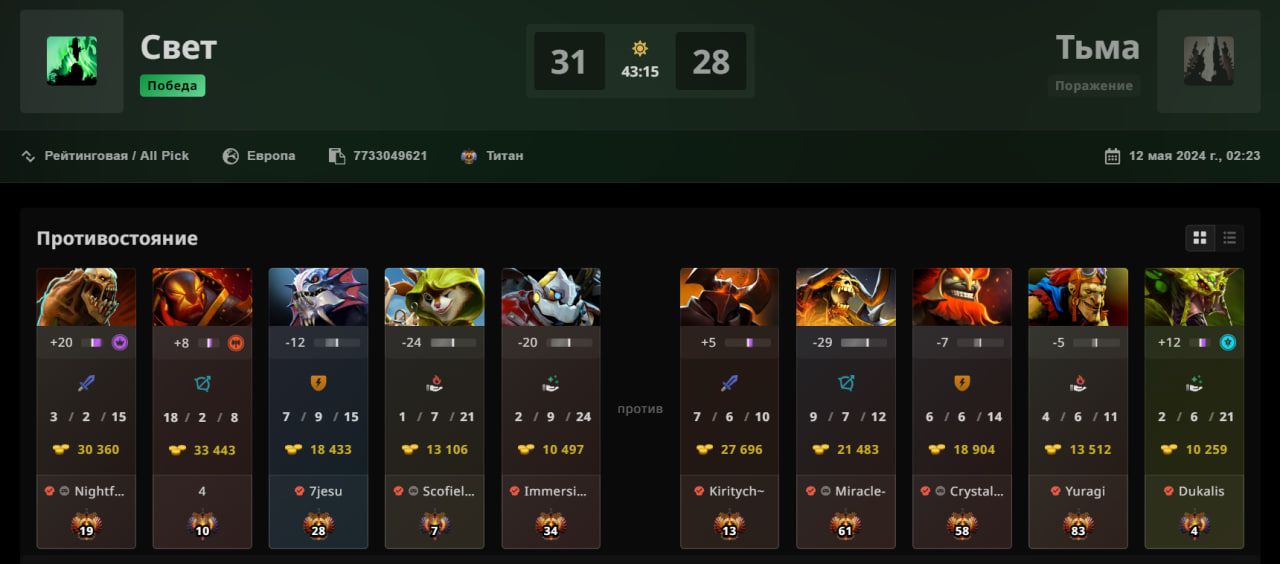This screenshot has width=1280, height=564.
Task: Open player Dukalis's profile
Action: coord(1201,491)
